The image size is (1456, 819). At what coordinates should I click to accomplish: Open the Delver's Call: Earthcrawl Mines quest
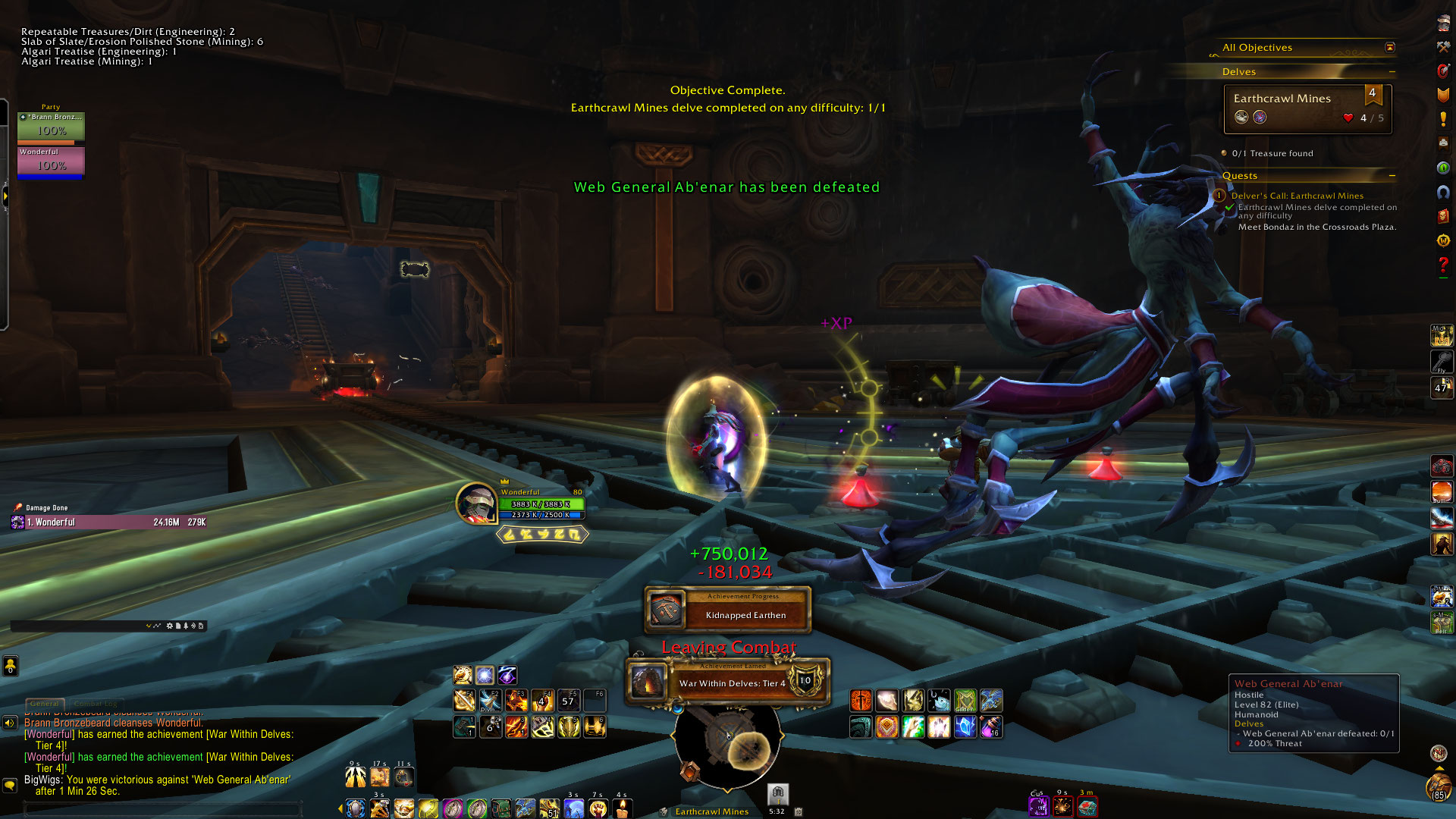[1297, 196]
